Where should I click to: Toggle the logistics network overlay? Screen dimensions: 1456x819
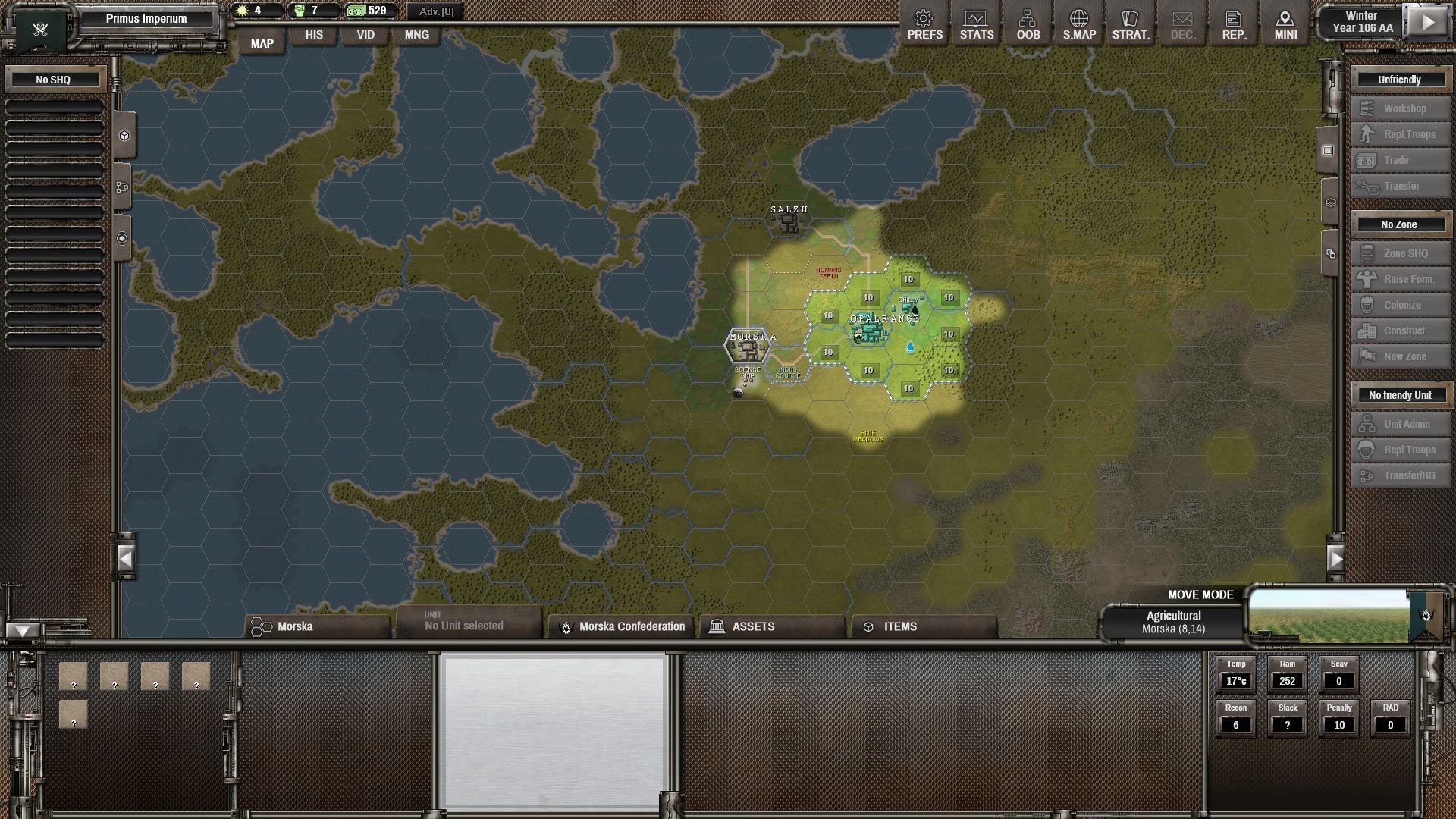pos(123,187)
